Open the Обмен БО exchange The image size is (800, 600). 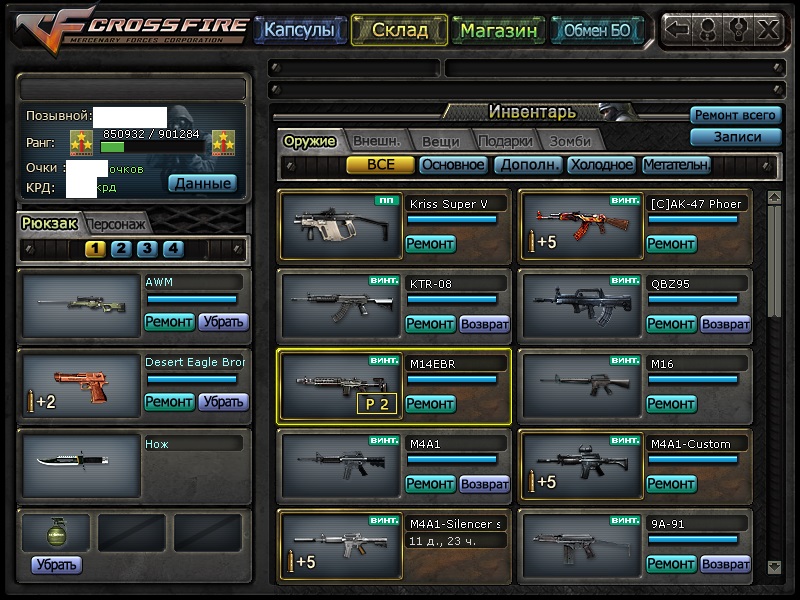tap(597, 30)
